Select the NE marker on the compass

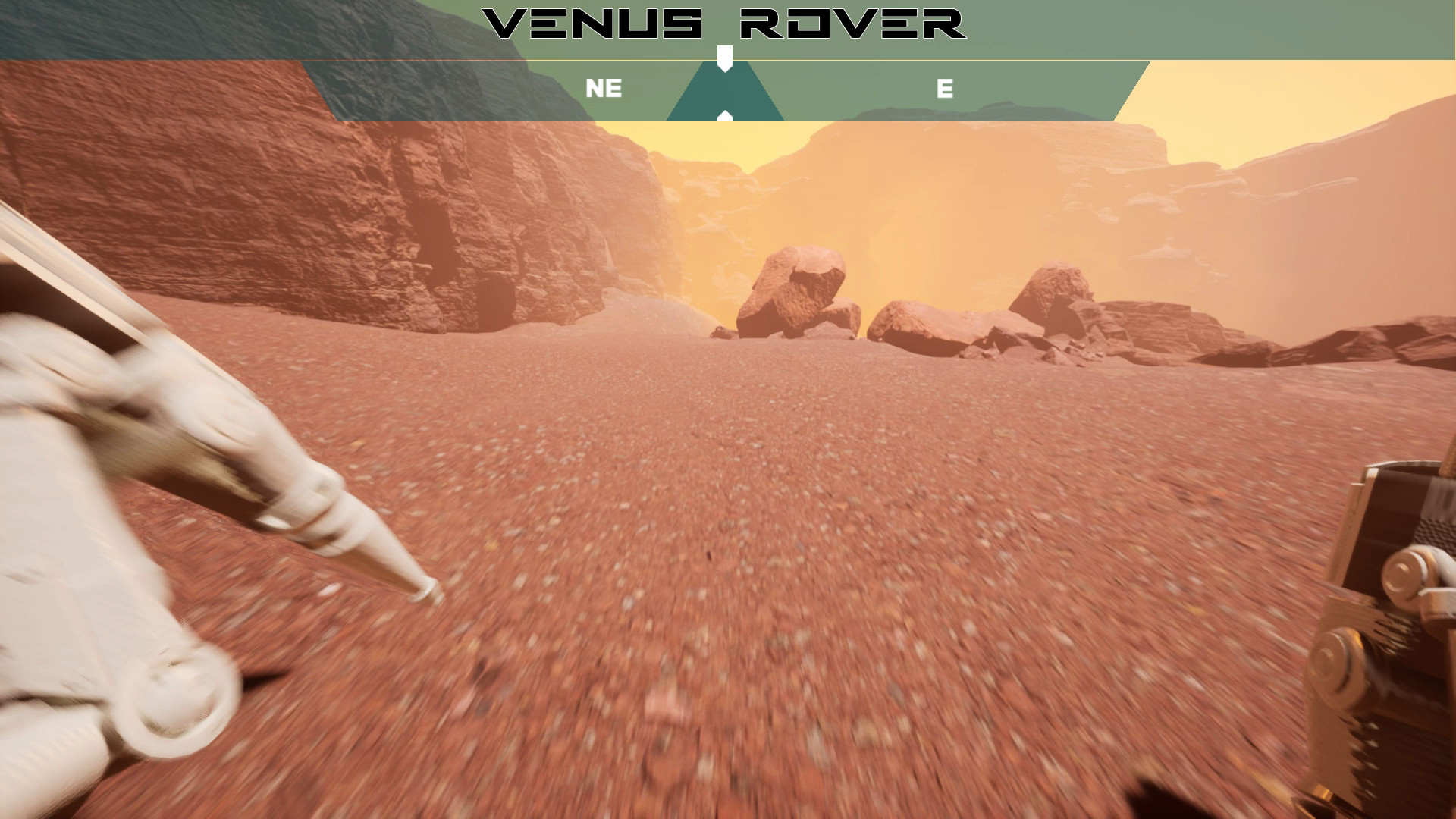(x=603, y=89)
